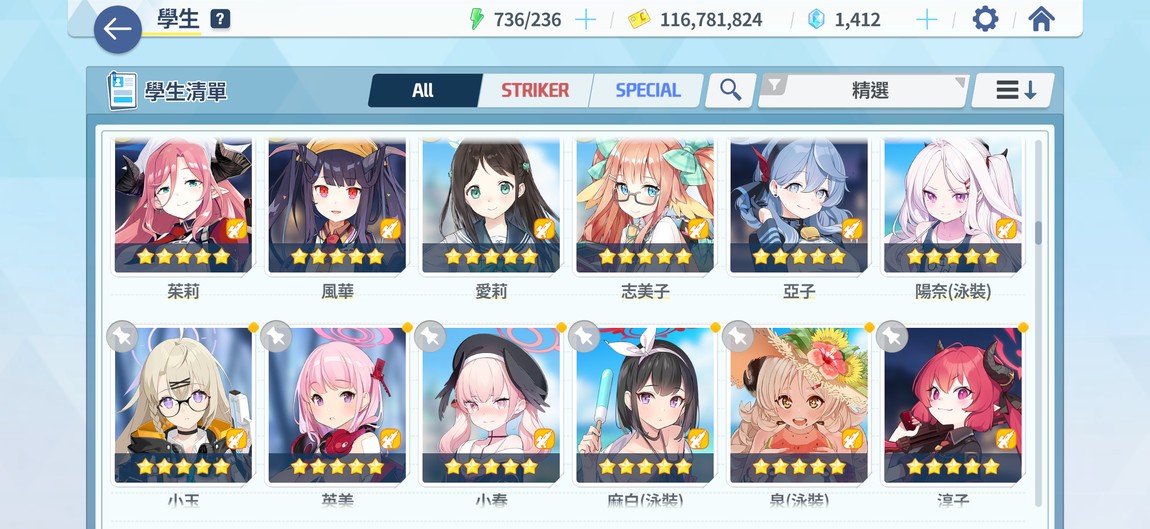This screenshot has width=1150, height=529.
Task: Buy blue gems with the plus button
Action: 927,19
